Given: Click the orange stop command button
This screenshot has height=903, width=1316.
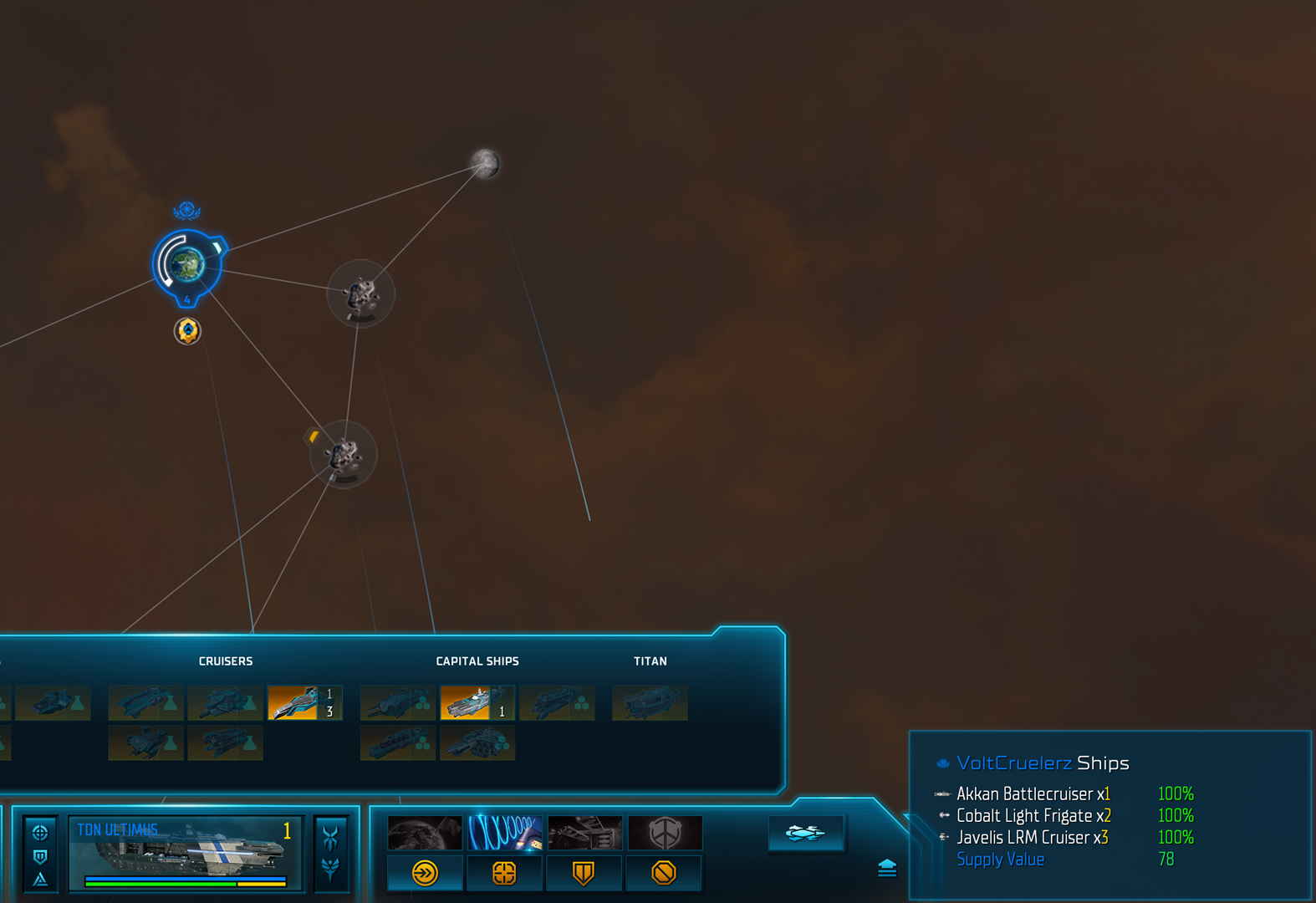Looking at the screenshot, I should (x=664, y=874).
